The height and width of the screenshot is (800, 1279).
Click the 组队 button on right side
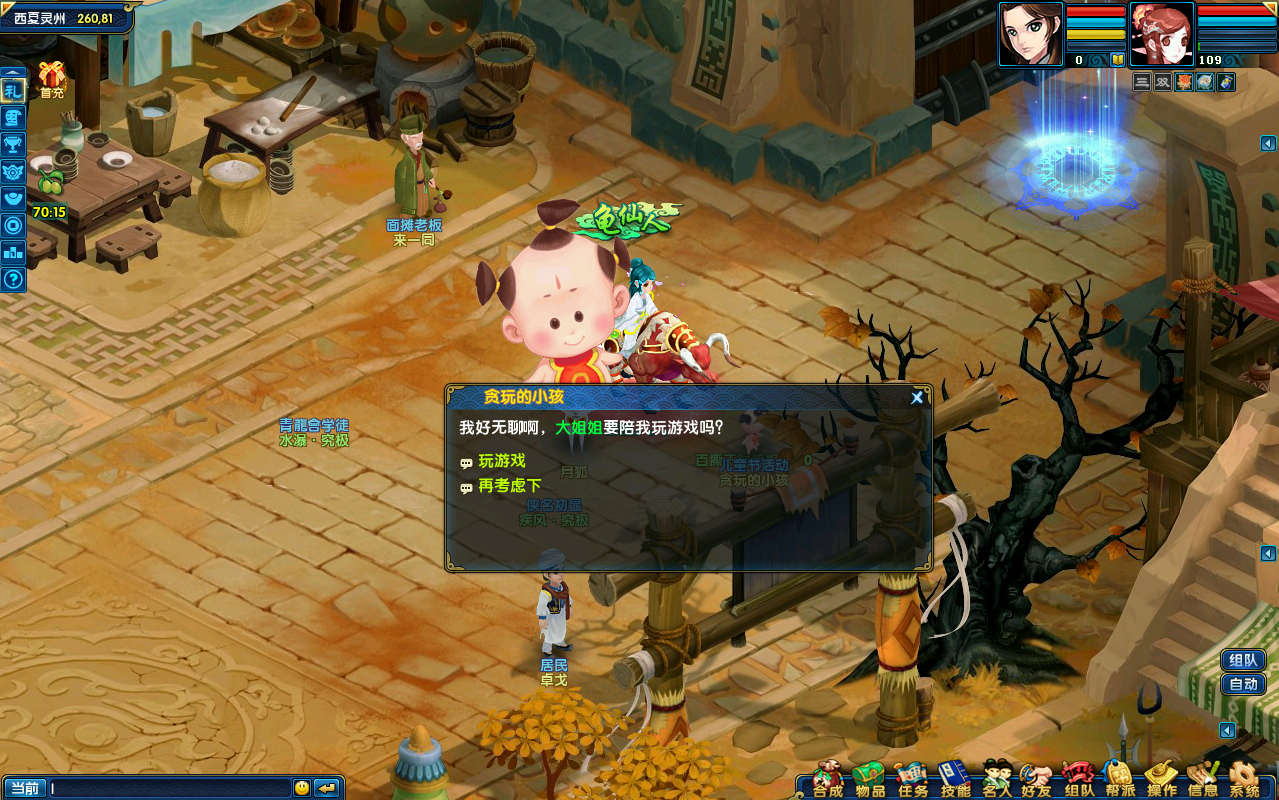point(1244,660)
